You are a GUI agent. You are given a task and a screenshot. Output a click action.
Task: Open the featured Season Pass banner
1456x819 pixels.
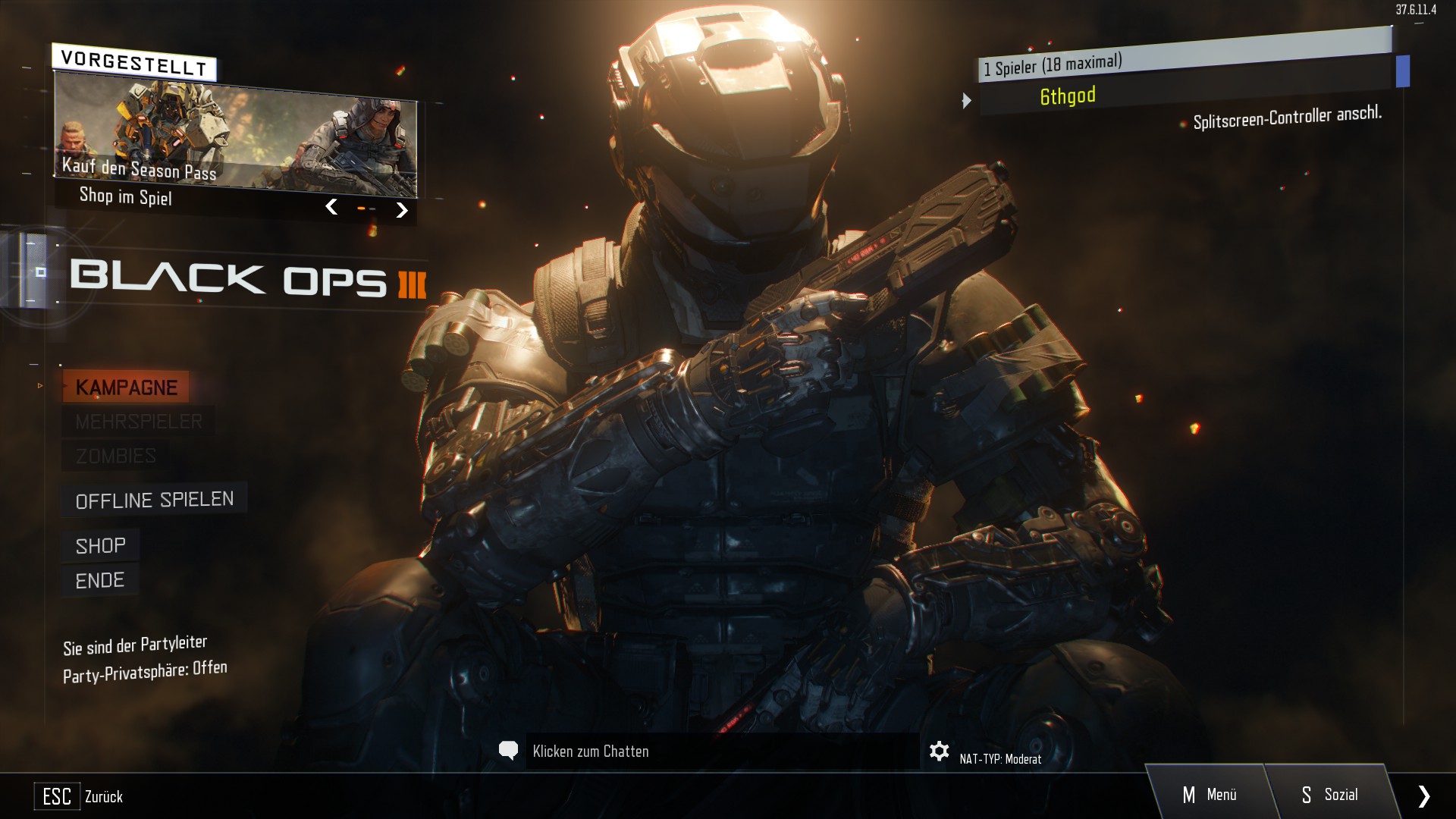pyautogui.click(x=235, y=136)
